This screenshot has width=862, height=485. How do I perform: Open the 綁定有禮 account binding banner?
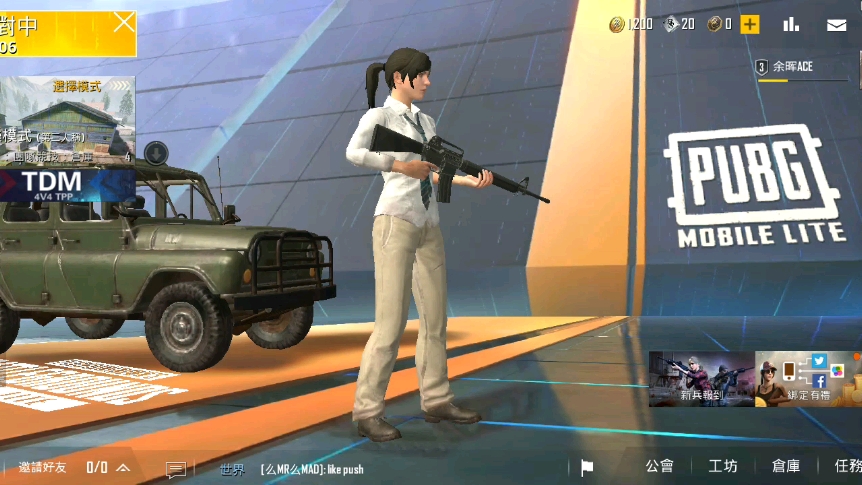(x=808, y=379)
